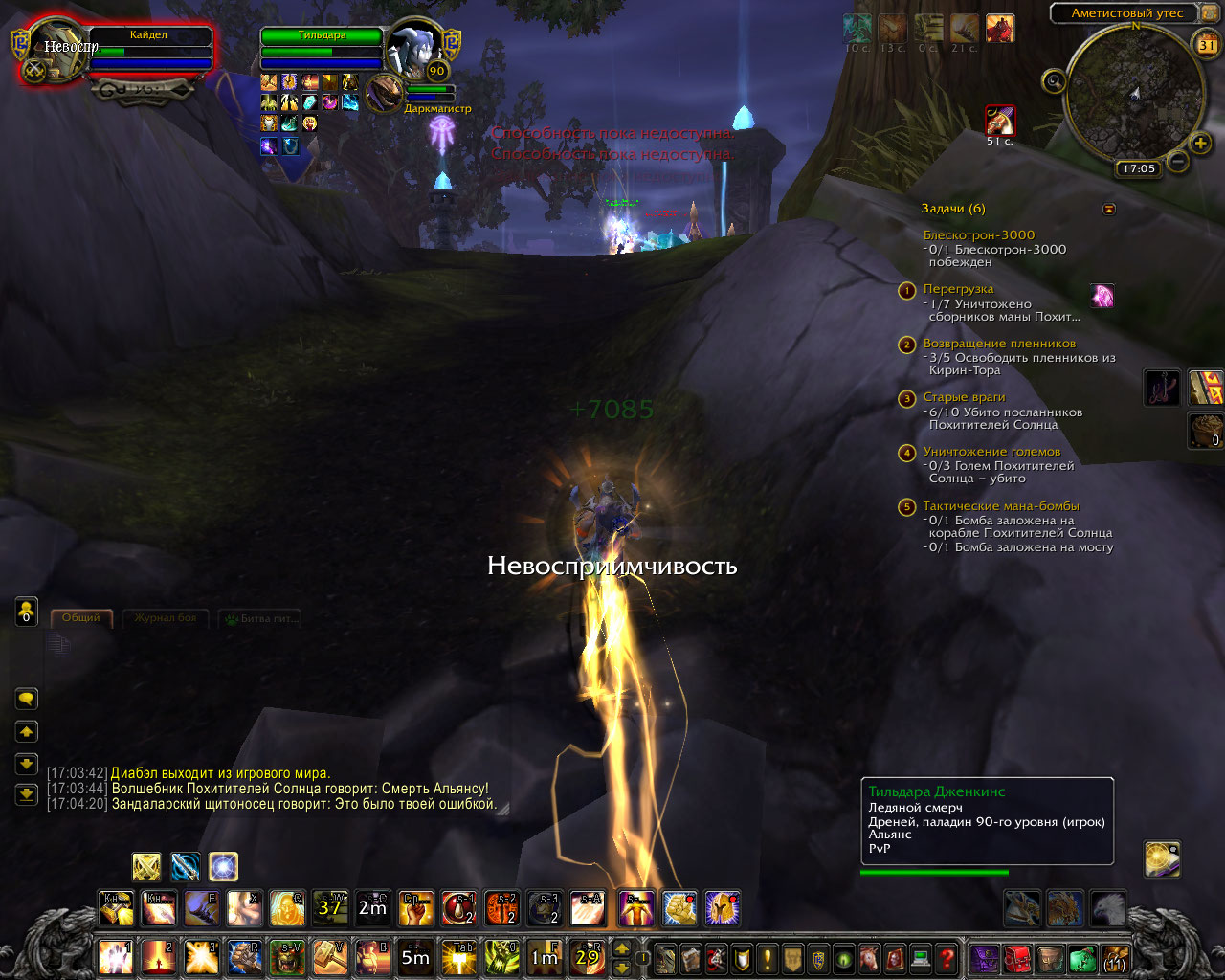Activate the golden fist ability labeled Ср

pos(416,909)
